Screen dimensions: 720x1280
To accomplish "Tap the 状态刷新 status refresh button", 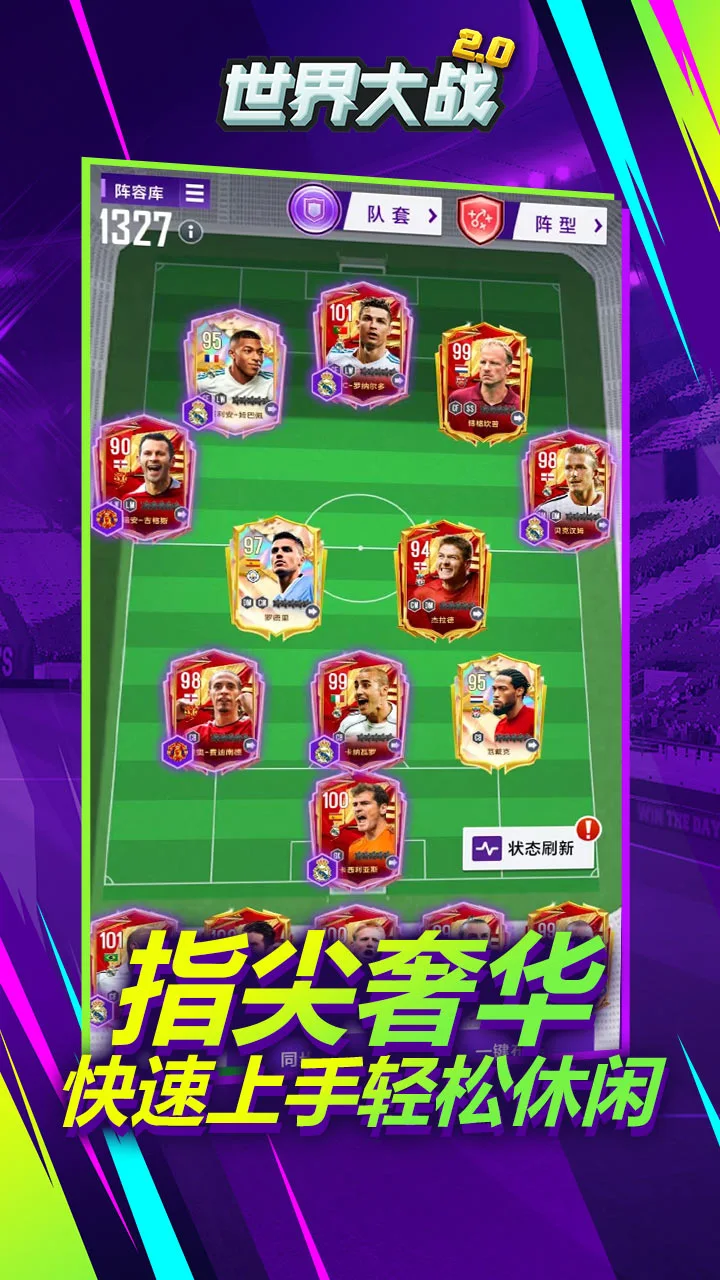I will (529, 848).
